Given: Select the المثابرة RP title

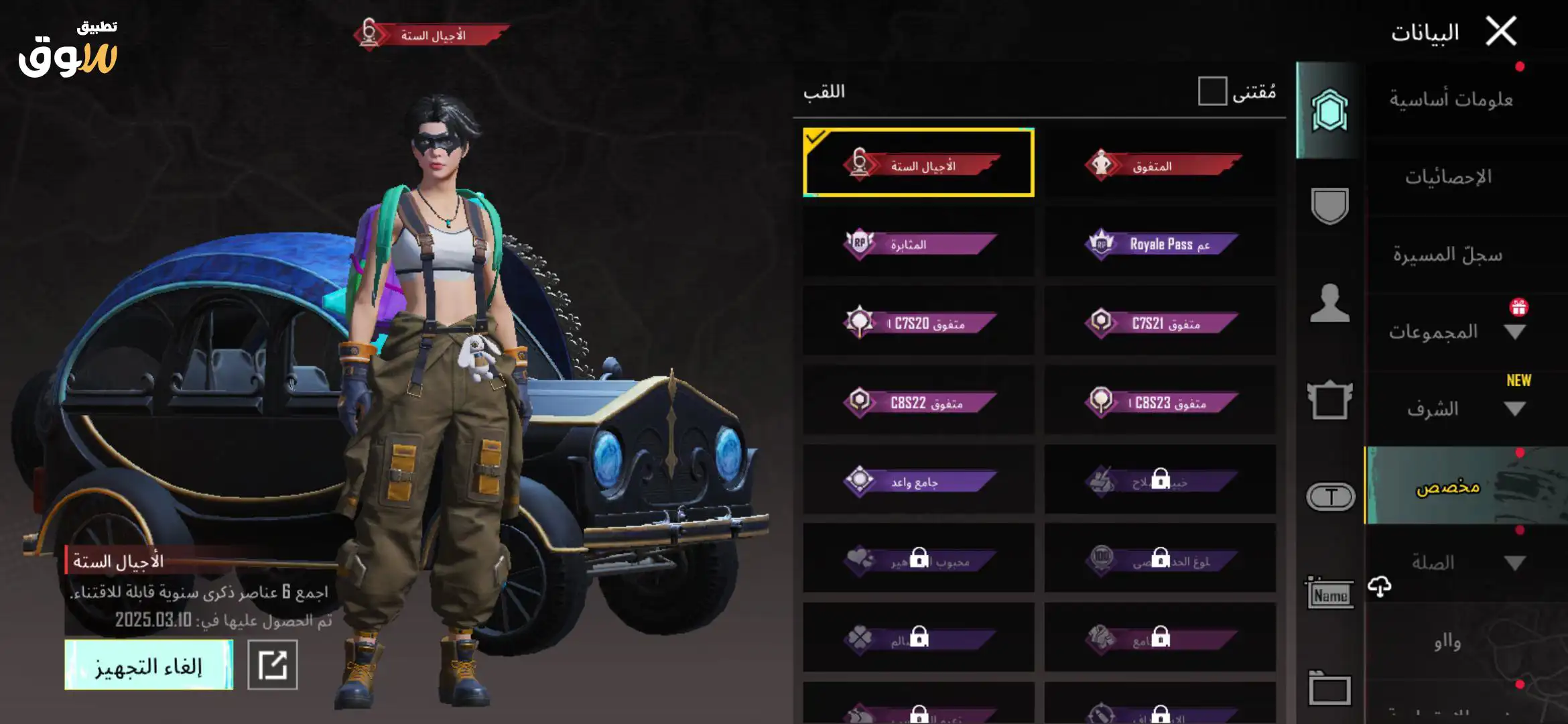Looking at the screenshot, I should point(919,243).
